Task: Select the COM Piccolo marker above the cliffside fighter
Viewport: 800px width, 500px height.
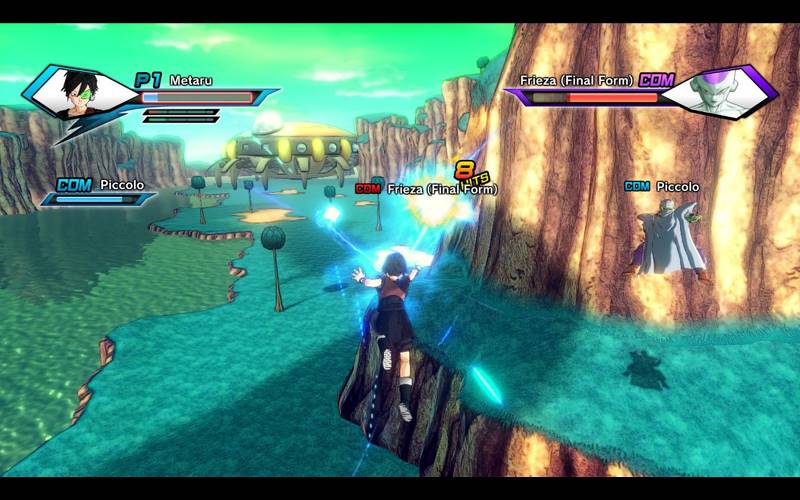Action: coord(661,186)
